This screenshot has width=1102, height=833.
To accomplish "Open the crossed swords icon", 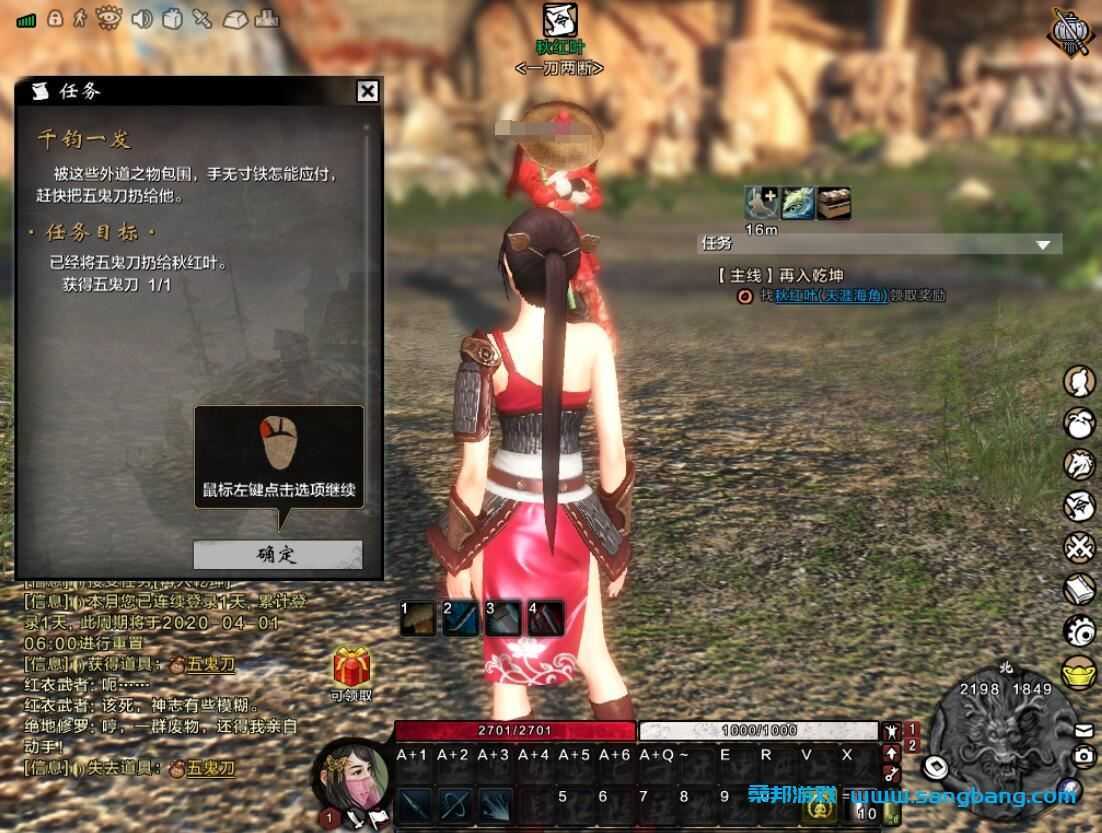I will pyautogui.click(x=1079, y=548).
